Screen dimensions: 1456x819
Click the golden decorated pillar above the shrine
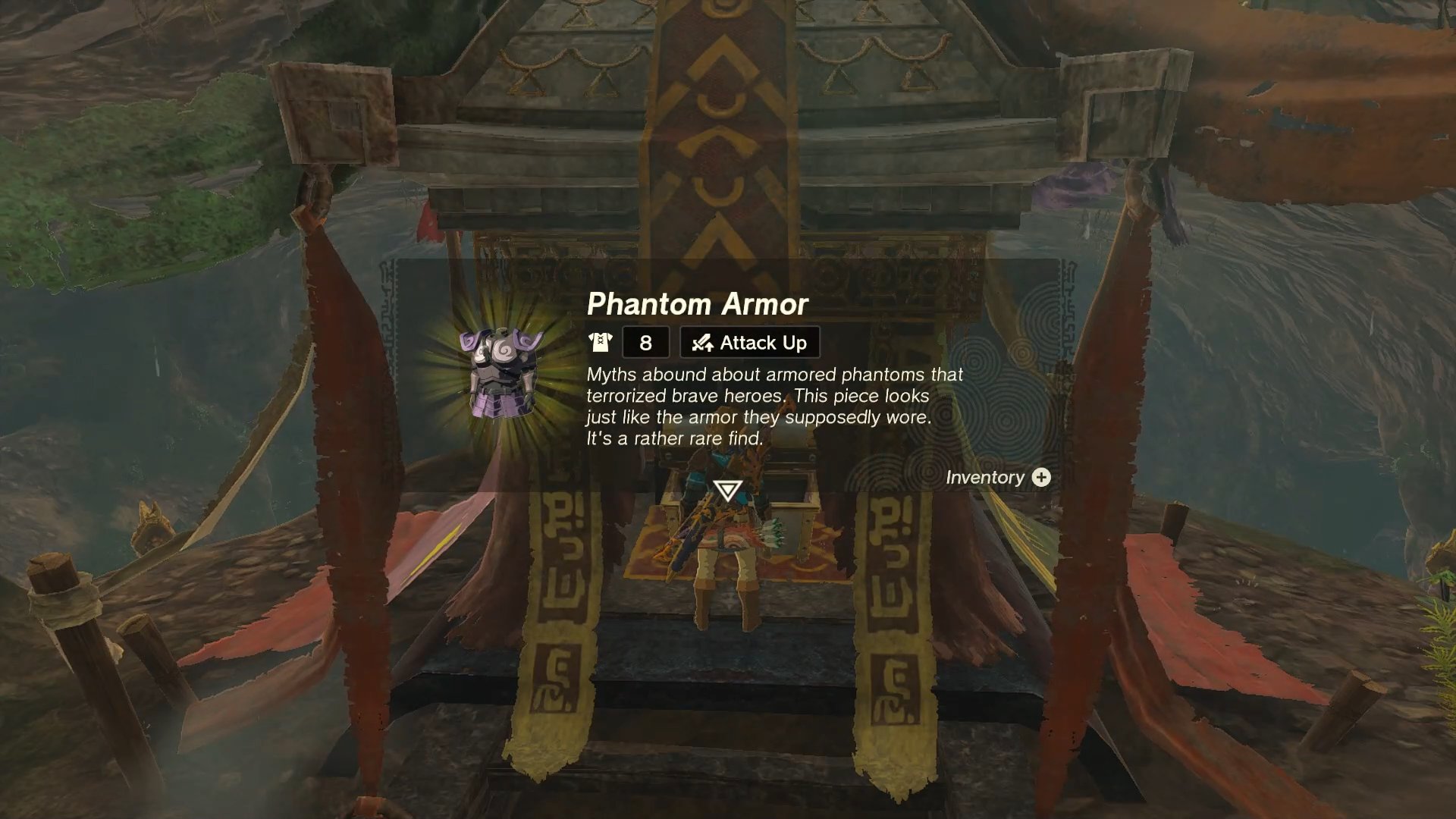click(720, 114)
